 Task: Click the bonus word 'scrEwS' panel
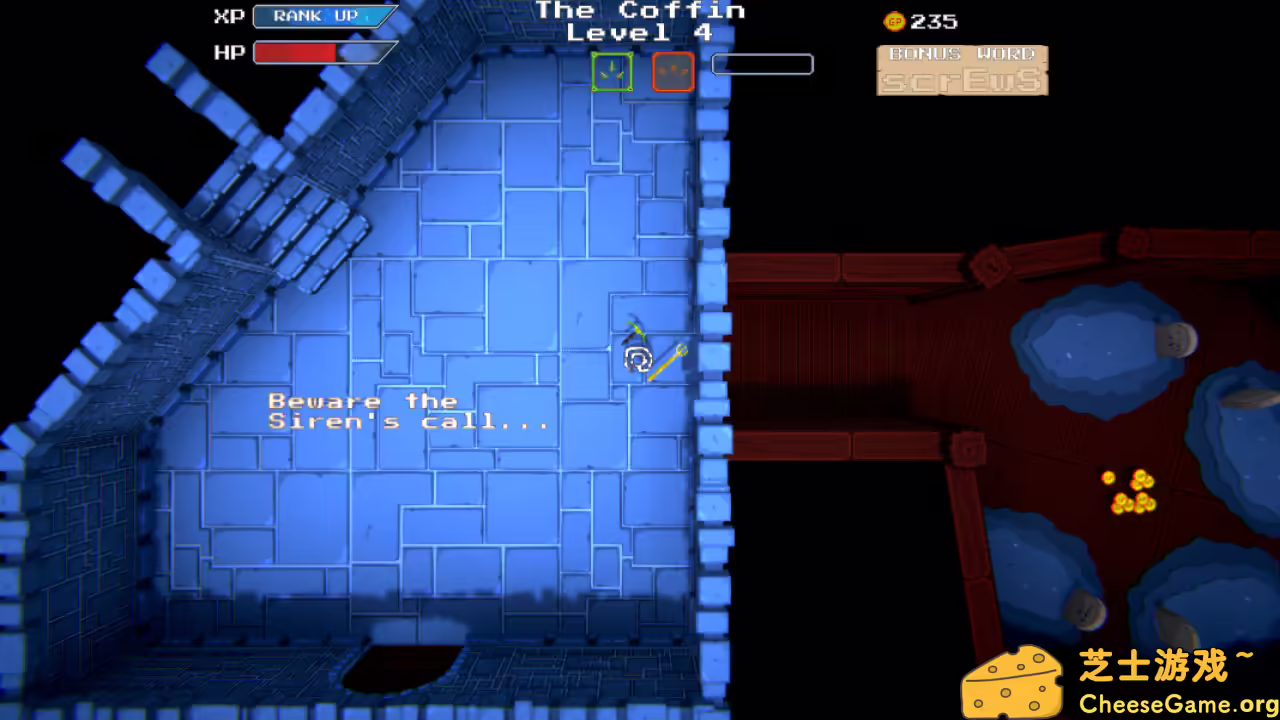coord(962,70)
